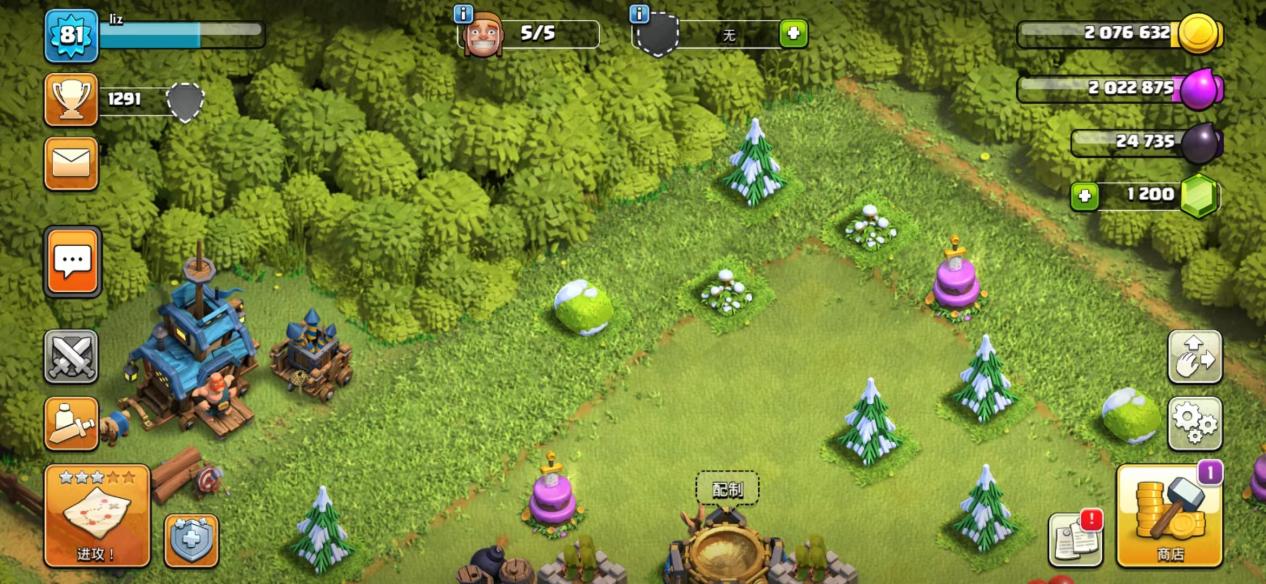Open the army training icon
The width and height of the screenshot is (1266, 584).
coord(71,423)
